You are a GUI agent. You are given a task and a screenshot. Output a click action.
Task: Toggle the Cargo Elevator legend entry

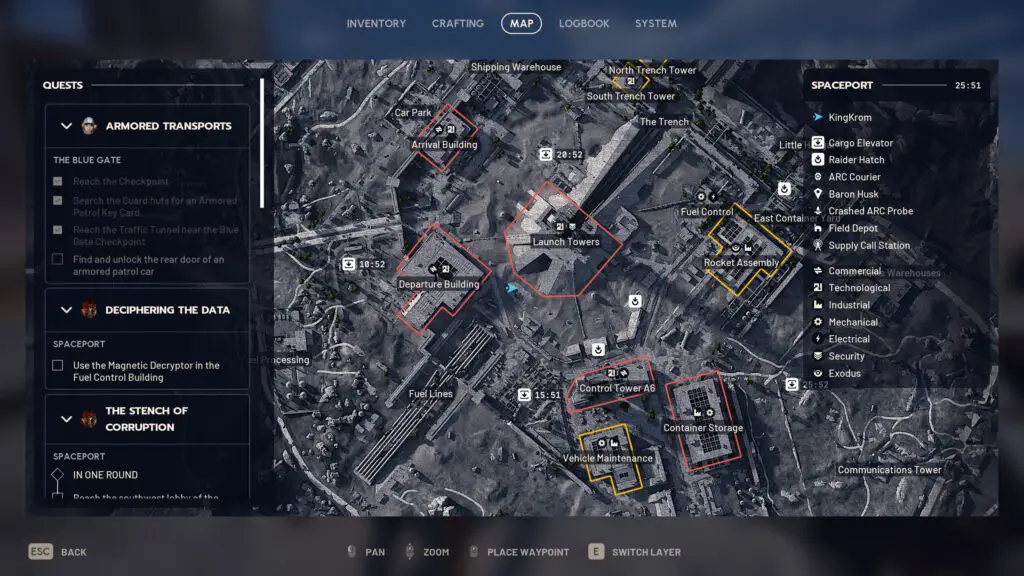coord(860,143)
